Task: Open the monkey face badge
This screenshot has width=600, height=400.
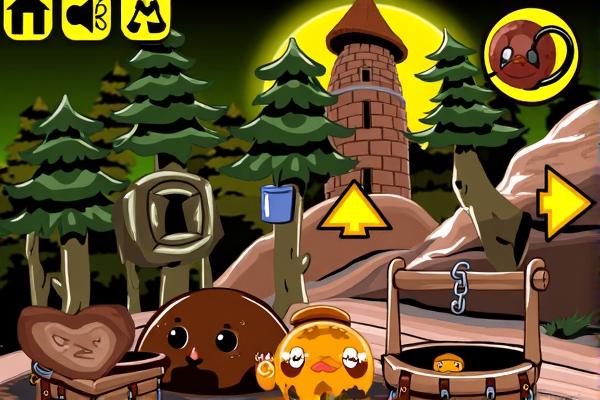Action: coord(528,55)
